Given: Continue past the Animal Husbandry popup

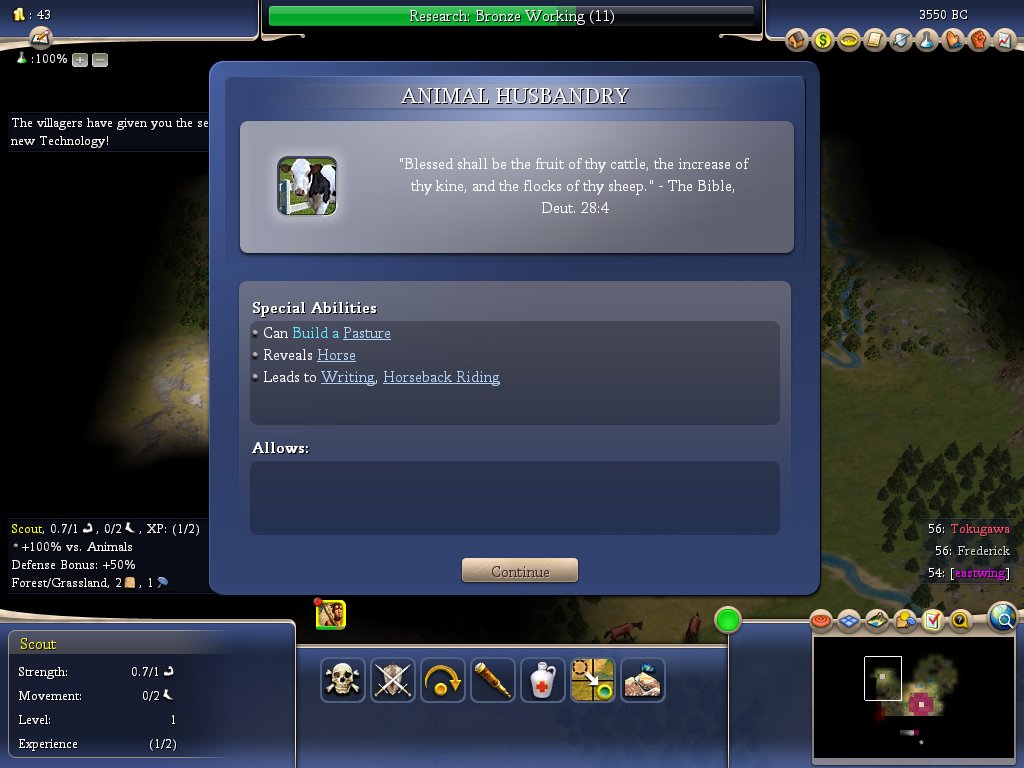Looking at the screenshot, I should 520,571.
